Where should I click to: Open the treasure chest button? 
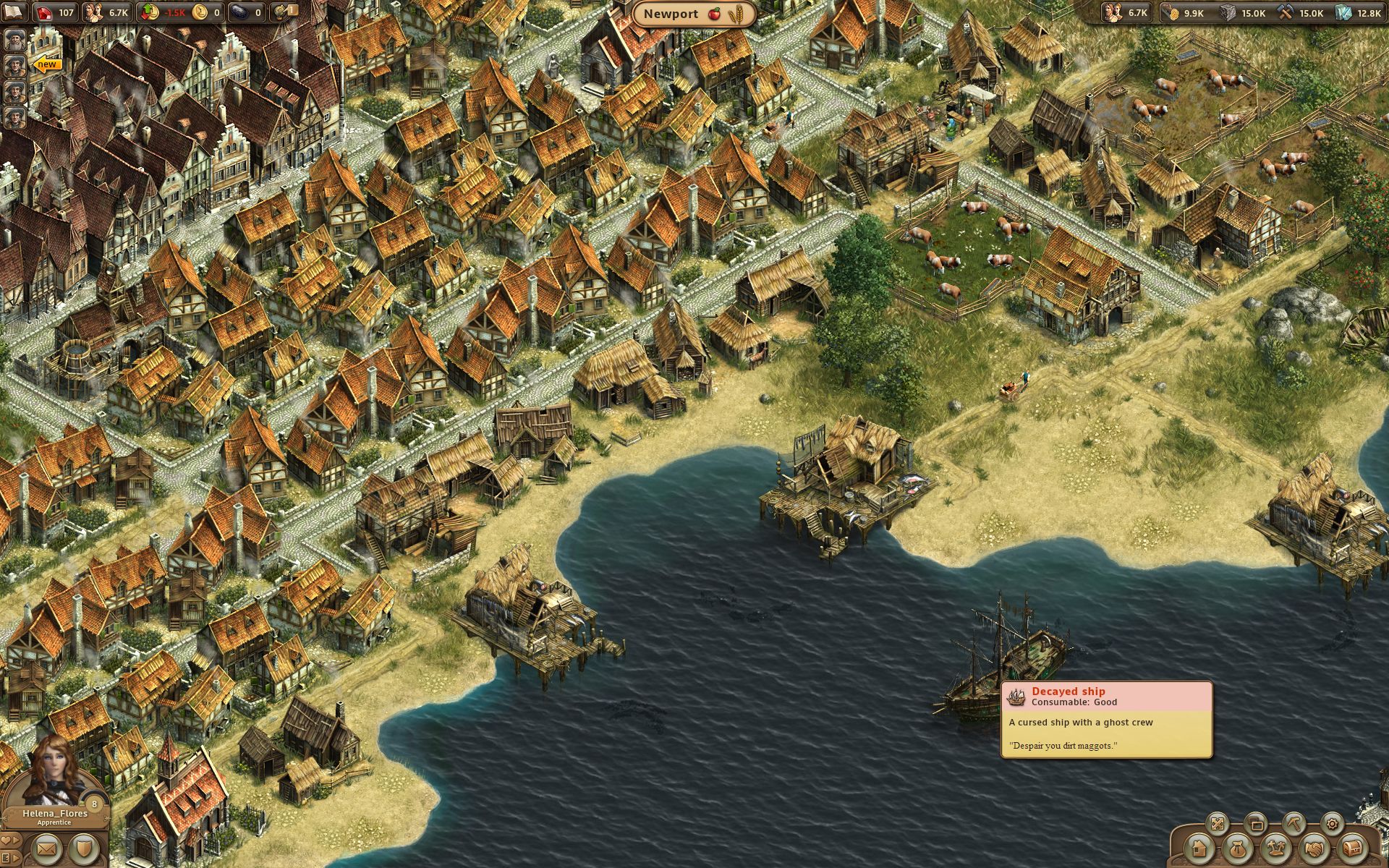click(1351, 848)
